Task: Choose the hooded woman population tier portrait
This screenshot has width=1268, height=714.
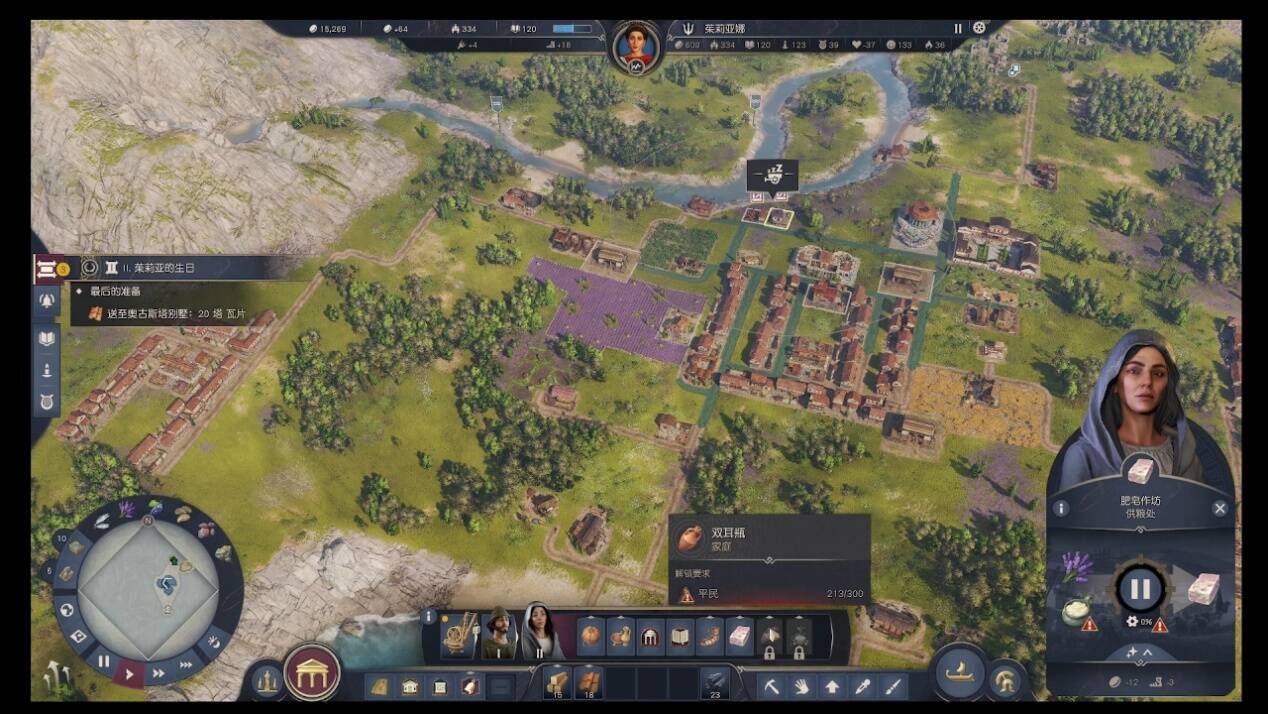Action: coord(539,633)
